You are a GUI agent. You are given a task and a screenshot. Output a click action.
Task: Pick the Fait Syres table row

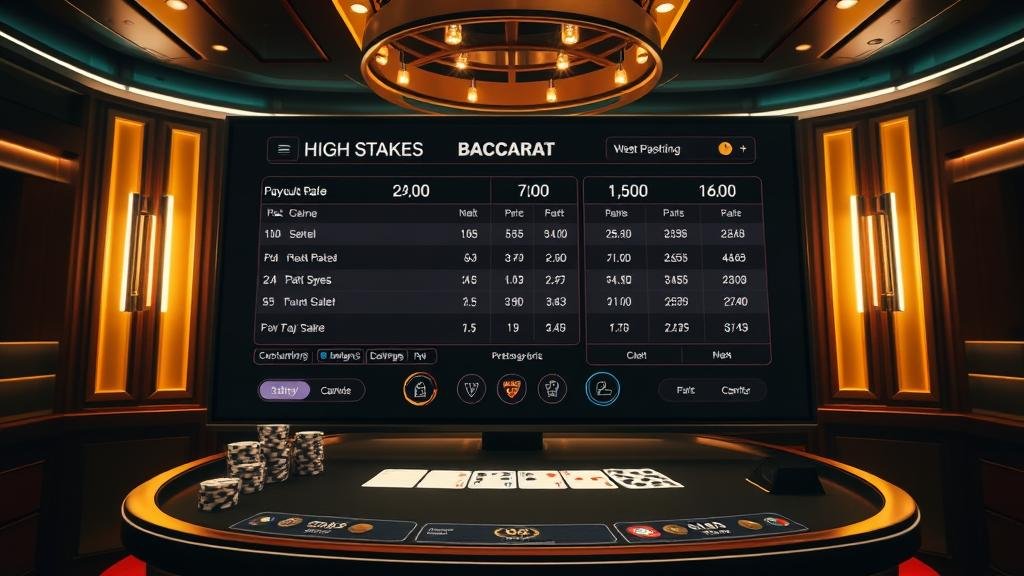point(415,280)
